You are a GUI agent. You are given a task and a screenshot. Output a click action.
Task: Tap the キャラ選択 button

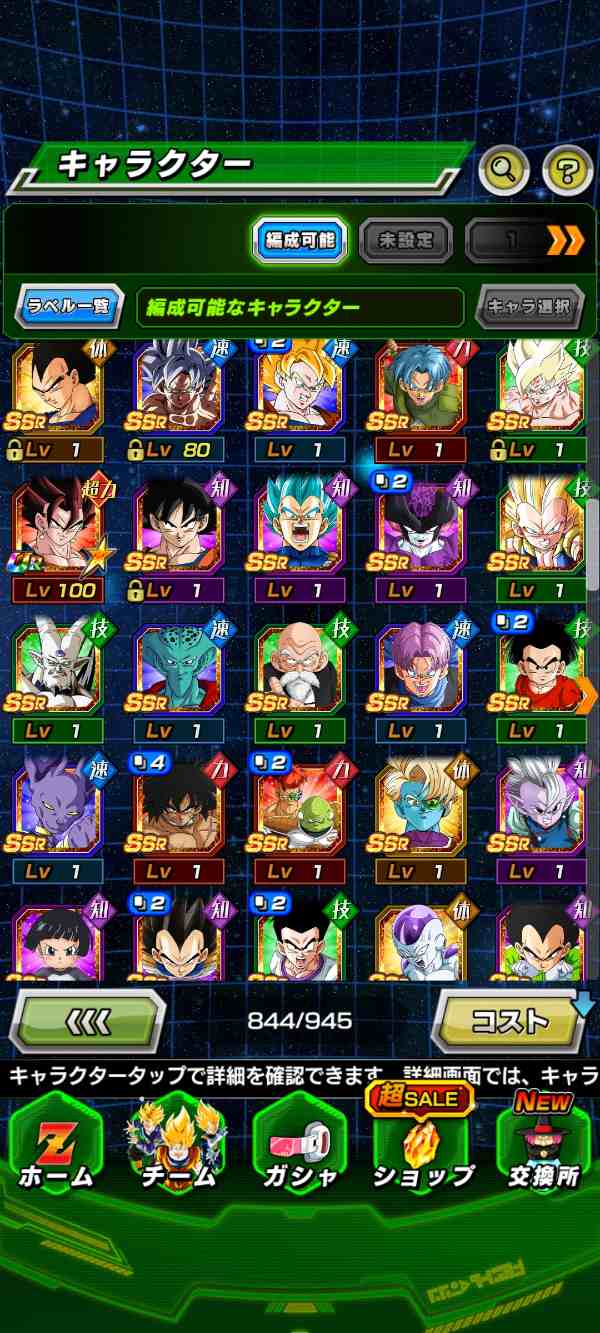click(529, 307)
